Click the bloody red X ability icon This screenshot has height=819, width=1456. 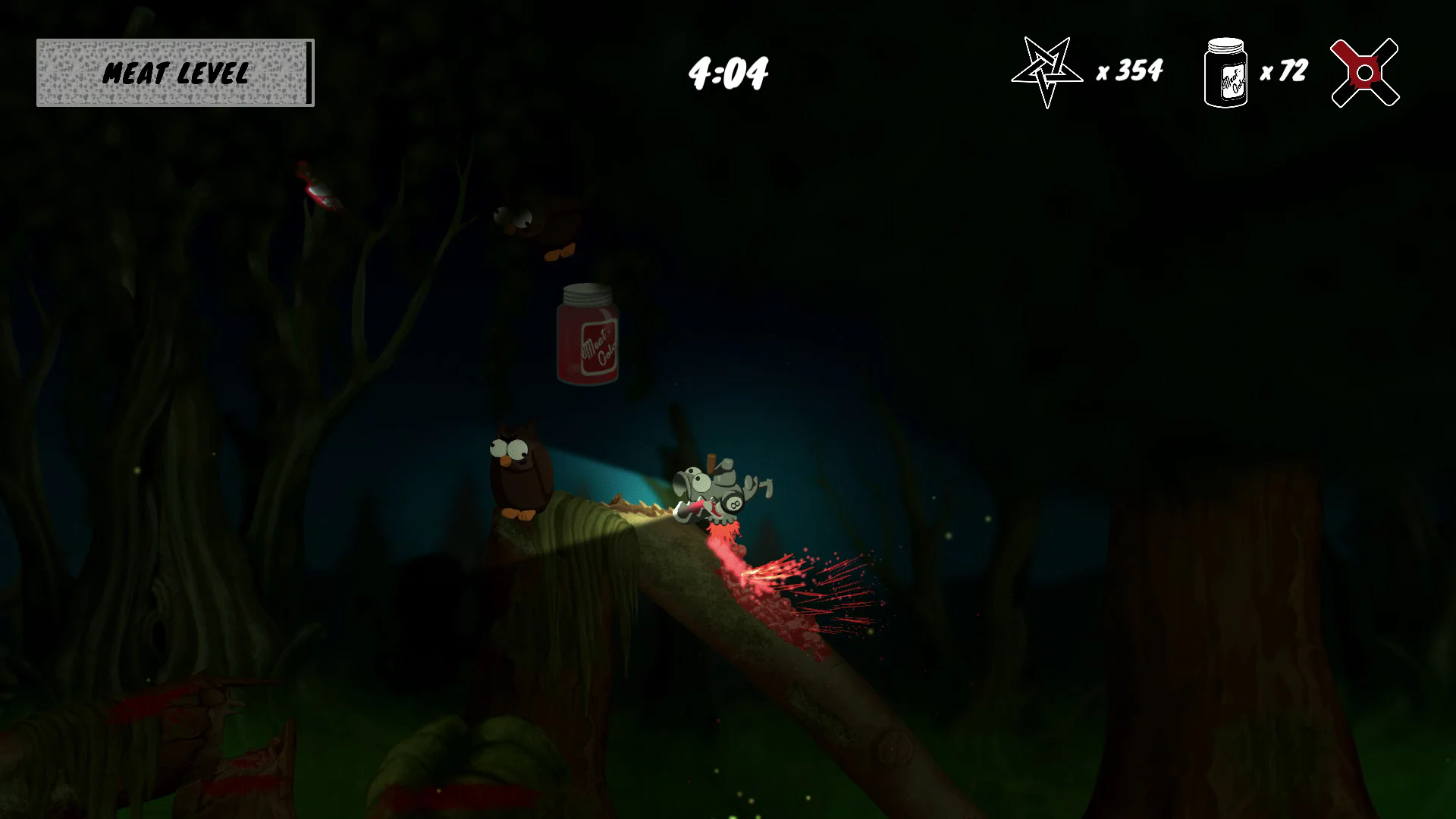click(x=1363, y=72)
